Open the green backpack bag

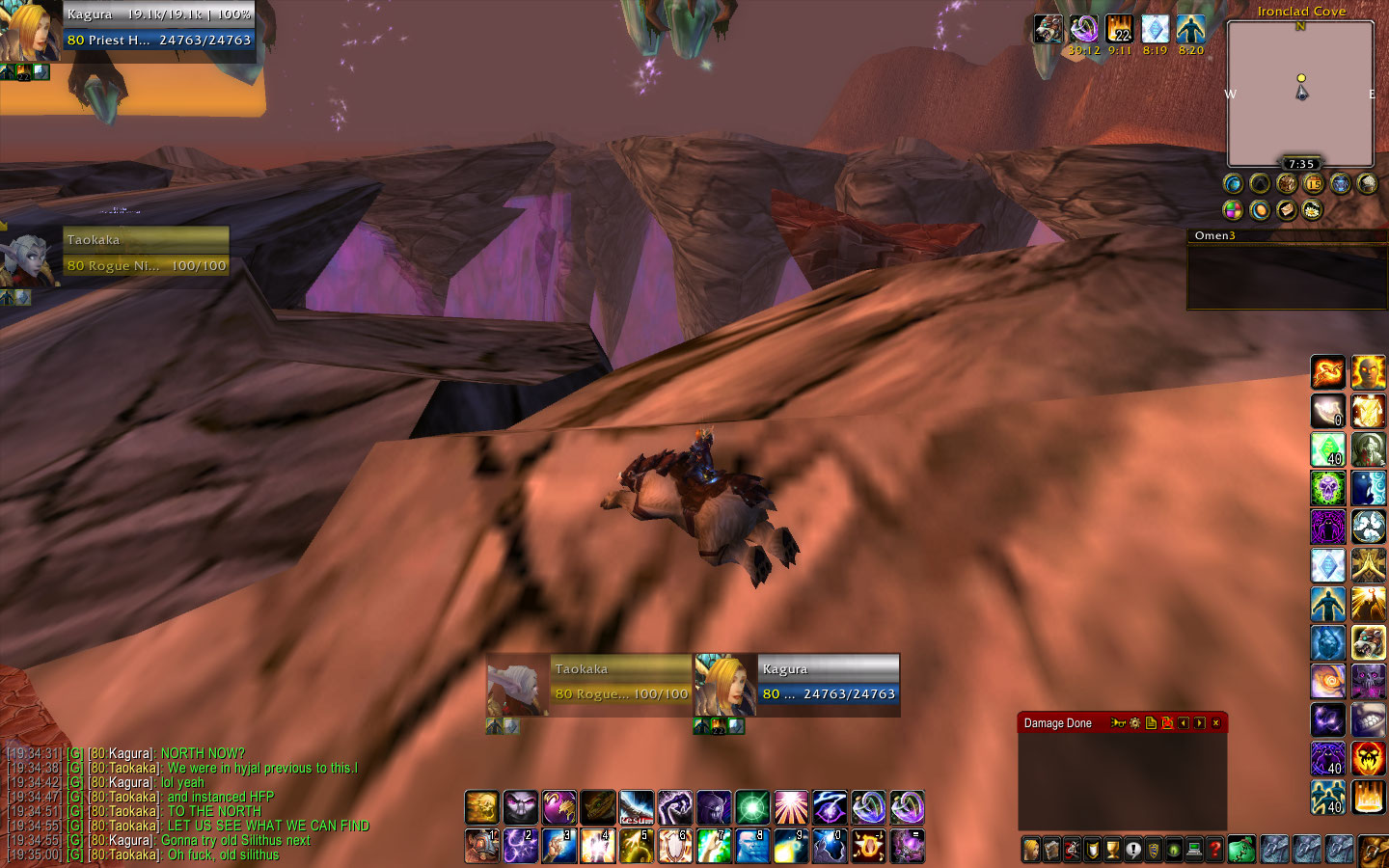(x=1242, y=850)
